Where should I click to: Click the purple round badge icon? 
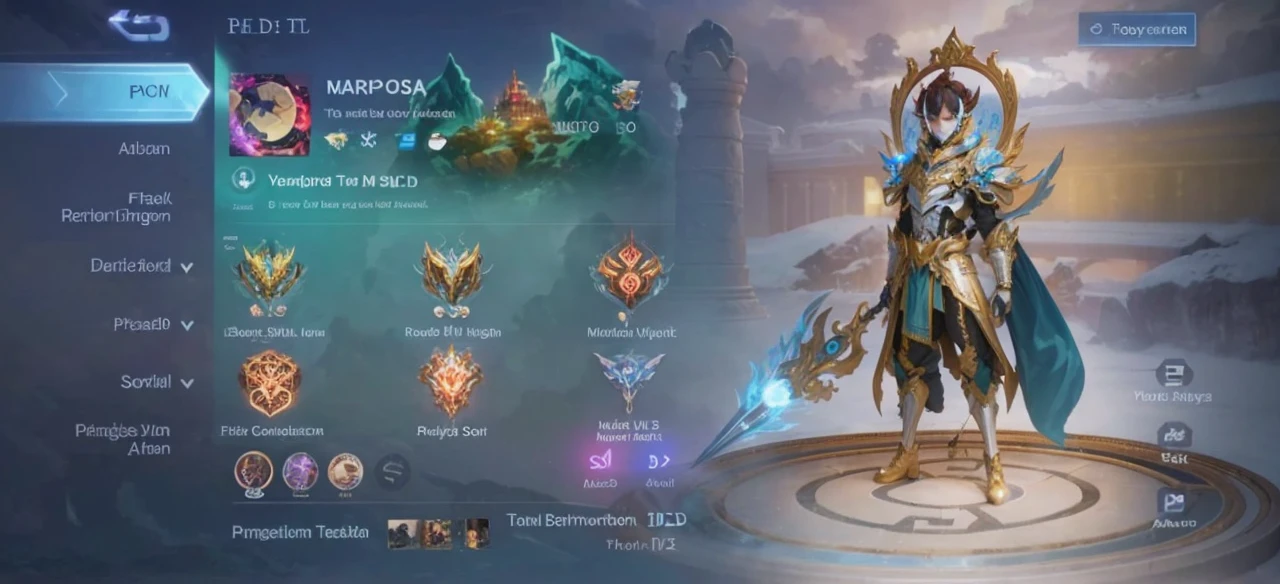(300, 471)
